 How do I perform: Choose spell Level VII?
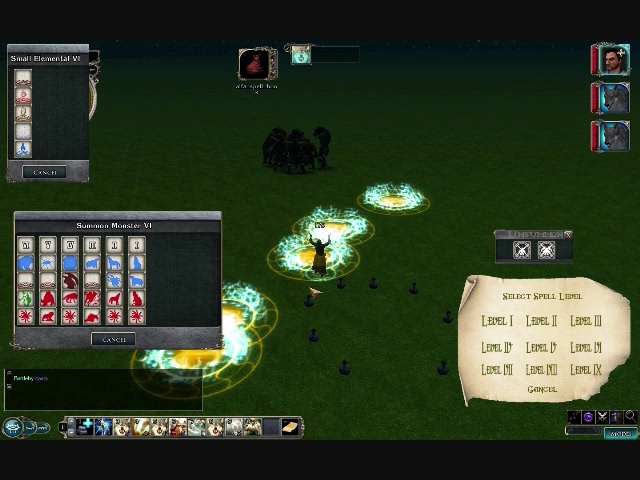click(497, 370)
